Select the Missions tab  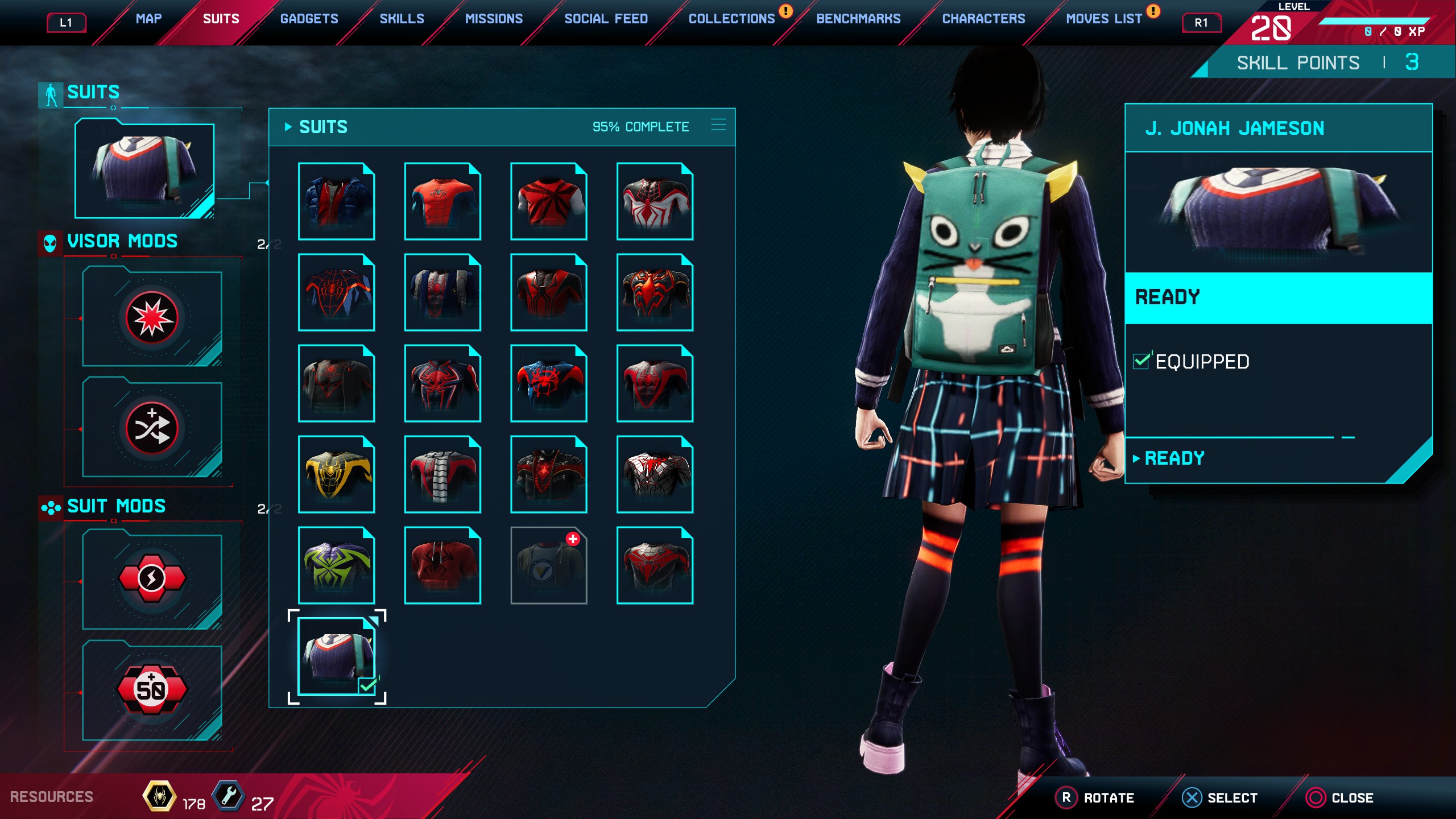(494, 19)
